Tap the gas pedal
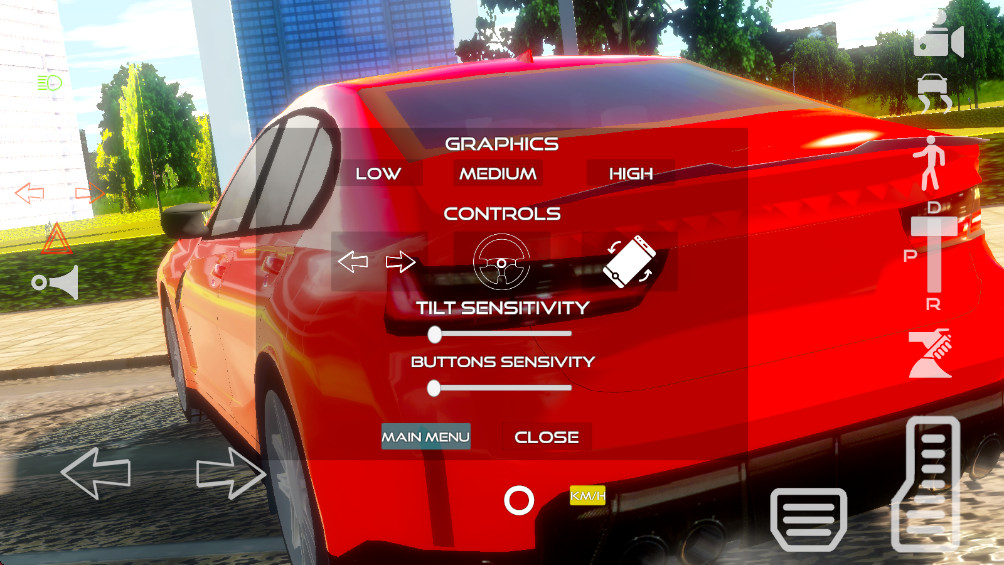The height and width of the screenshot is (565, 1004). (926, 484)
